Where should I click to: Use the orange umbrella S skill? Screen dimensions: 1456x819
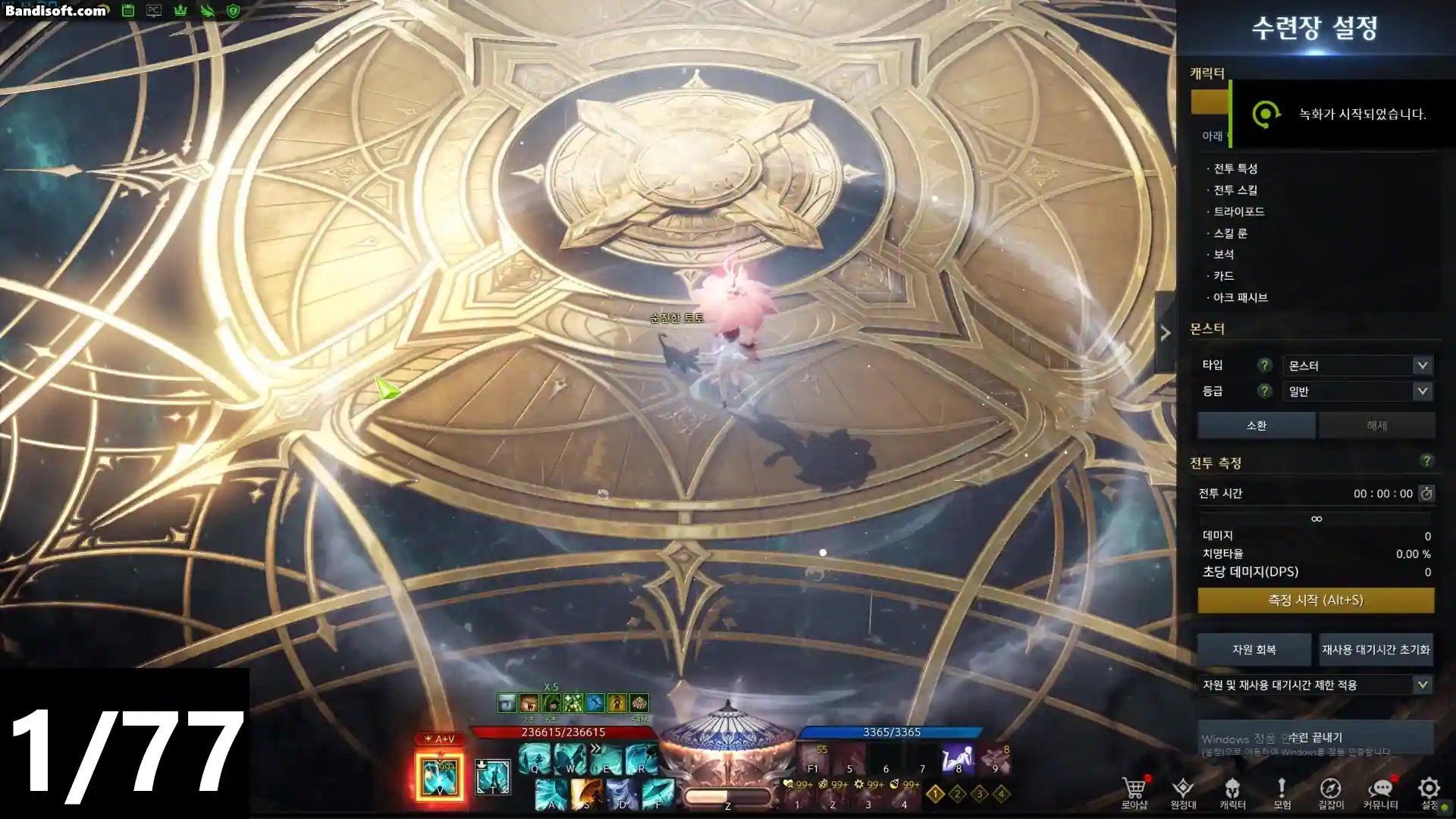586,795
